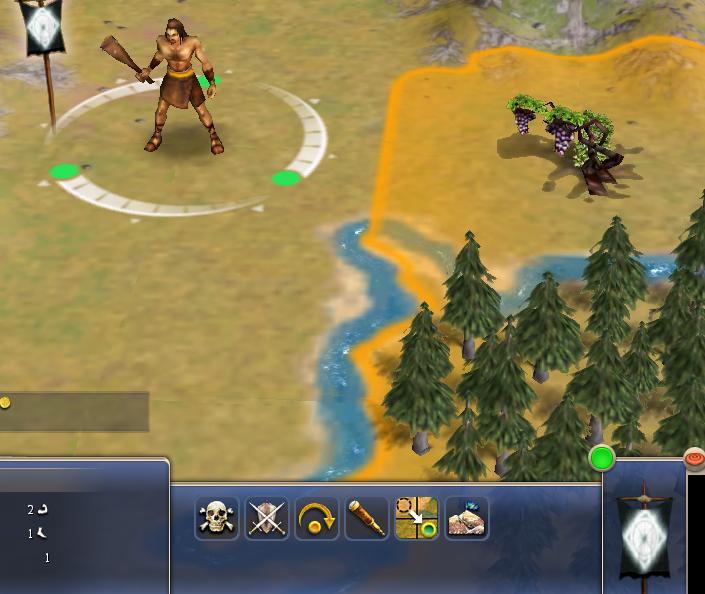Click the civilization flag in the bottom panel
Screen dimensions: 705x594
[x=641, y=530]
